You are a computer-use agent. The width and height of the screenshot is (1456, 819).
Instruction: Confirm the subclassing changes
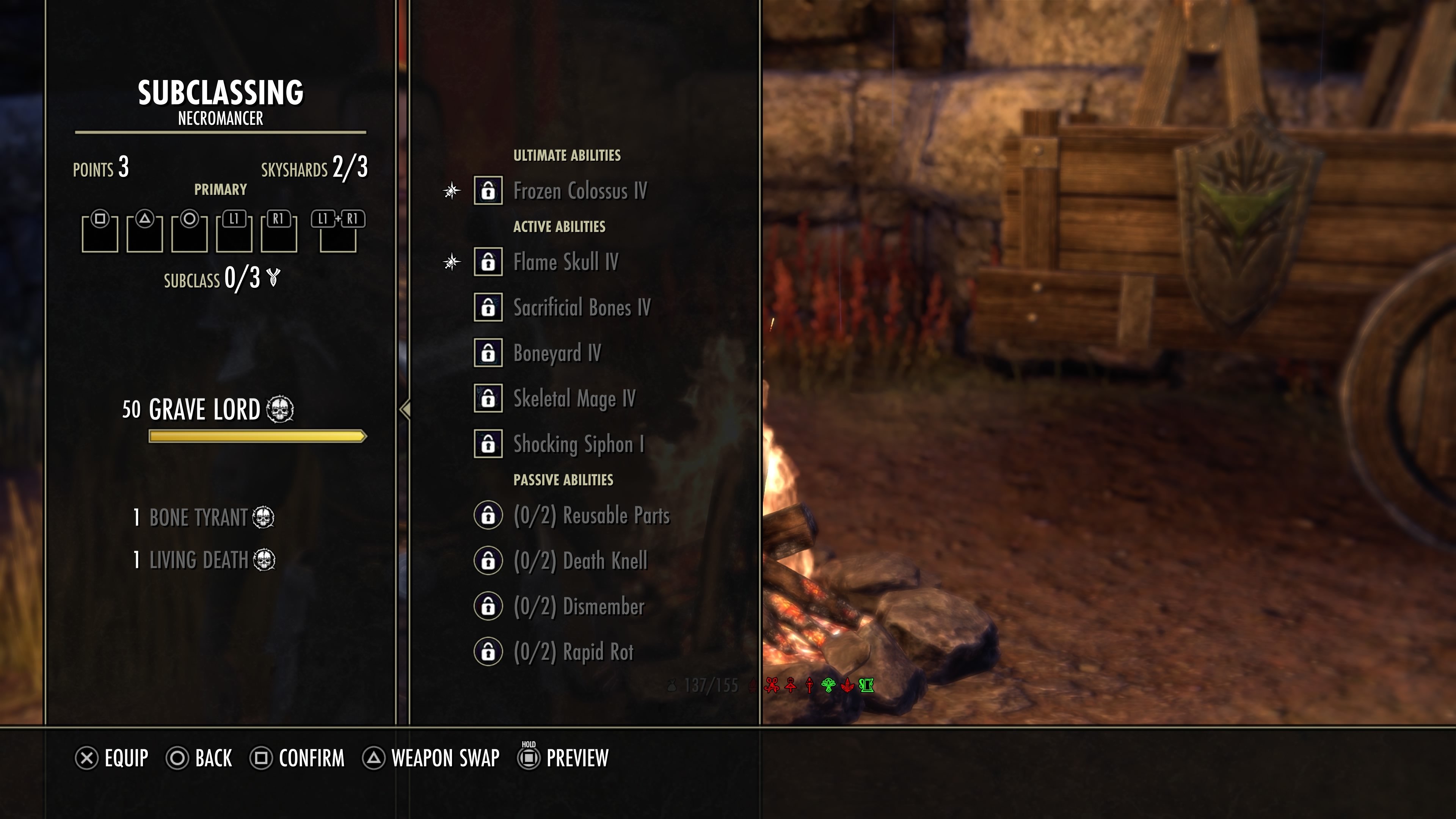coord(297,758)
